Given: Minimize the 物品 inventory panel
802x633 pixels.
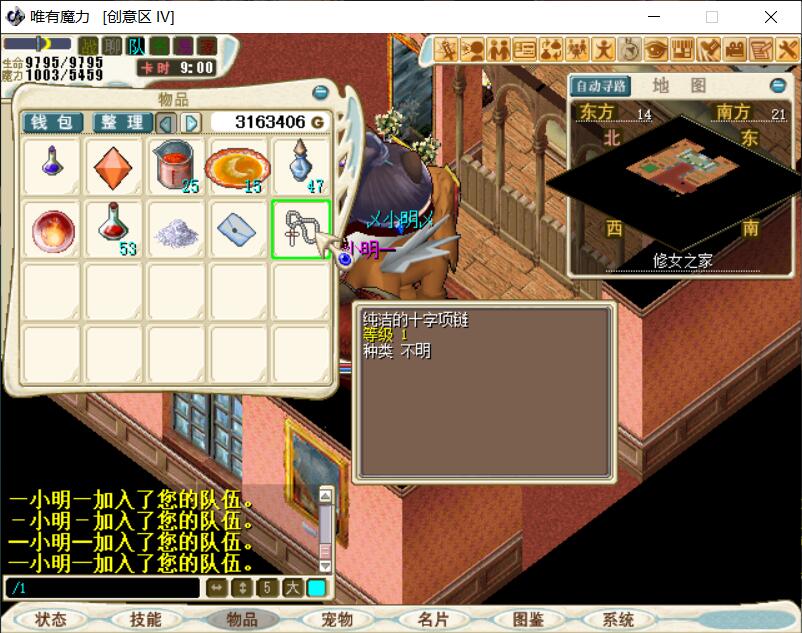Looking at the screenshot, I should [320, 93].
